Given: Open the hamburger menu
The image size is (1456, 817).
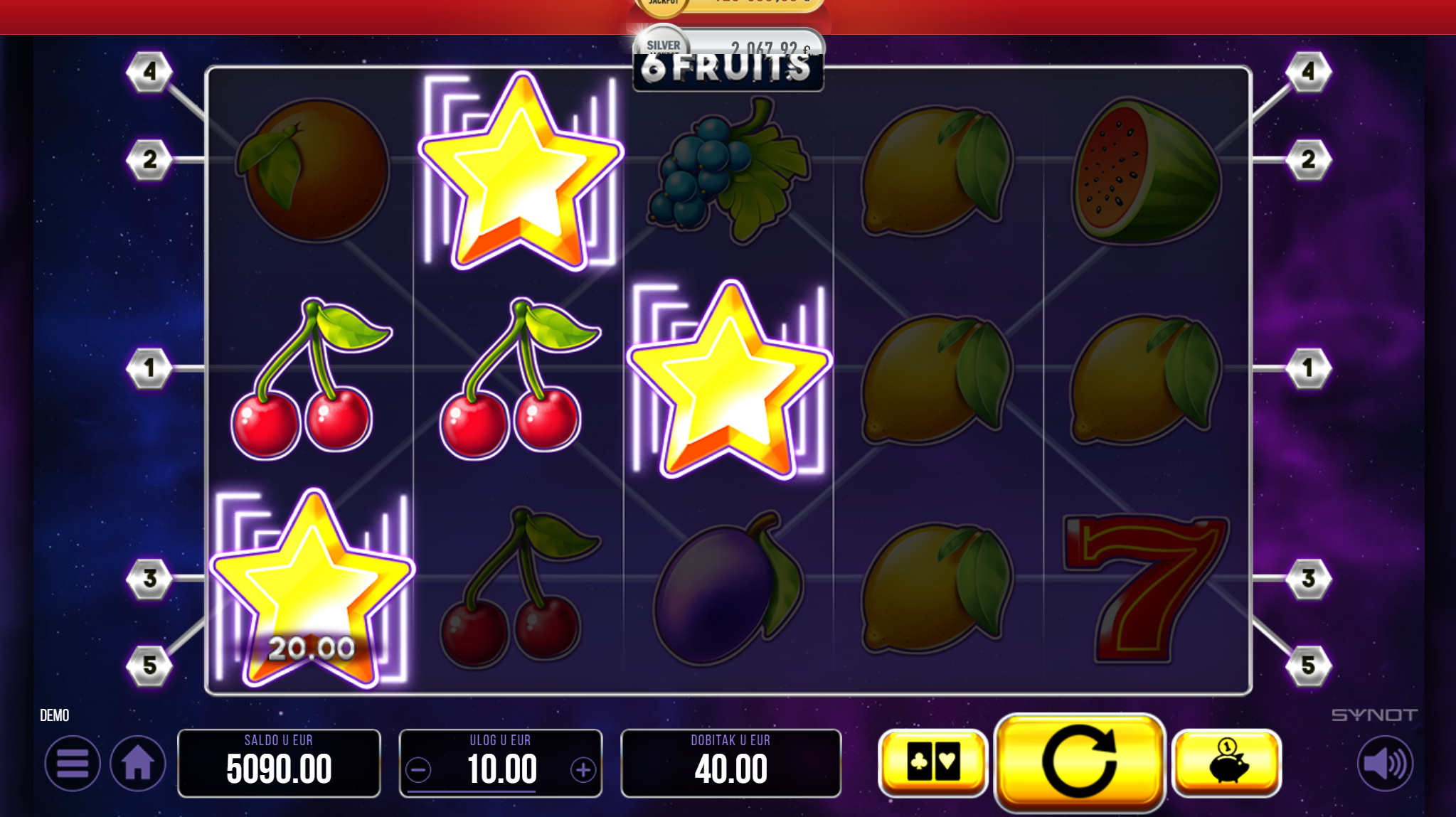Looking at the screenshot, I should pos(72,764).
